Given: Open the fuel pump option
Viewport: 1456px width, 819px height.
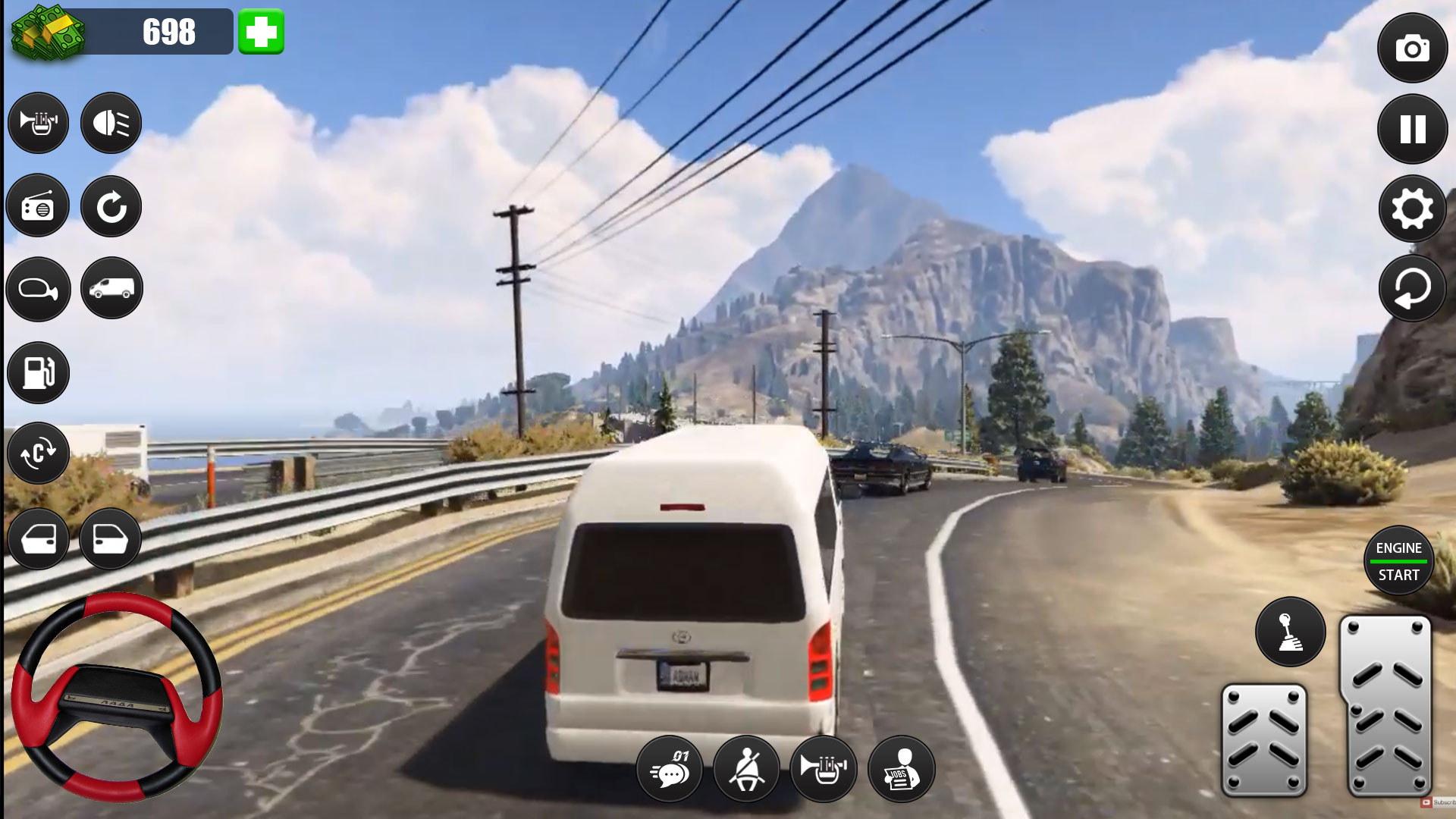Looking at the screenshot, I should tap(38, 372).
